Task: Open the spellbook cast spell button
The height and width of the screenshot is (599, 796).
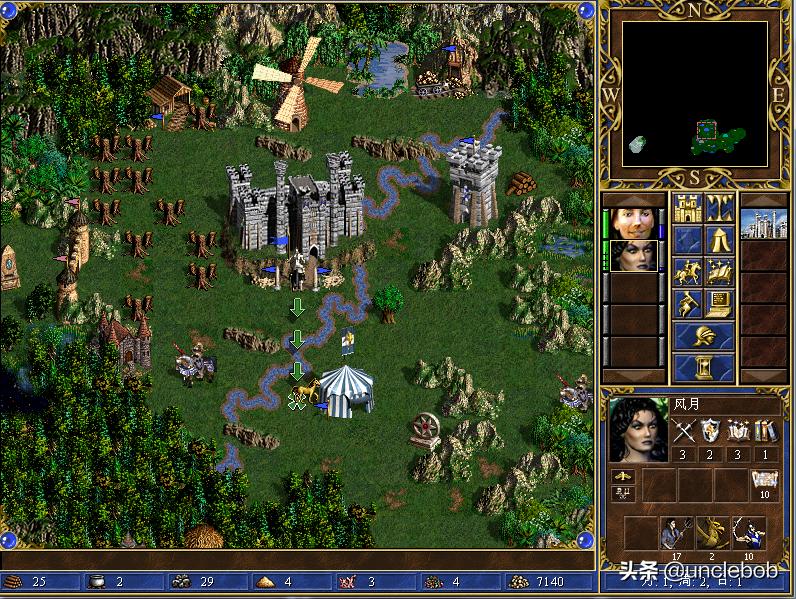Action: pyautogui.click(x=720, y=272)
